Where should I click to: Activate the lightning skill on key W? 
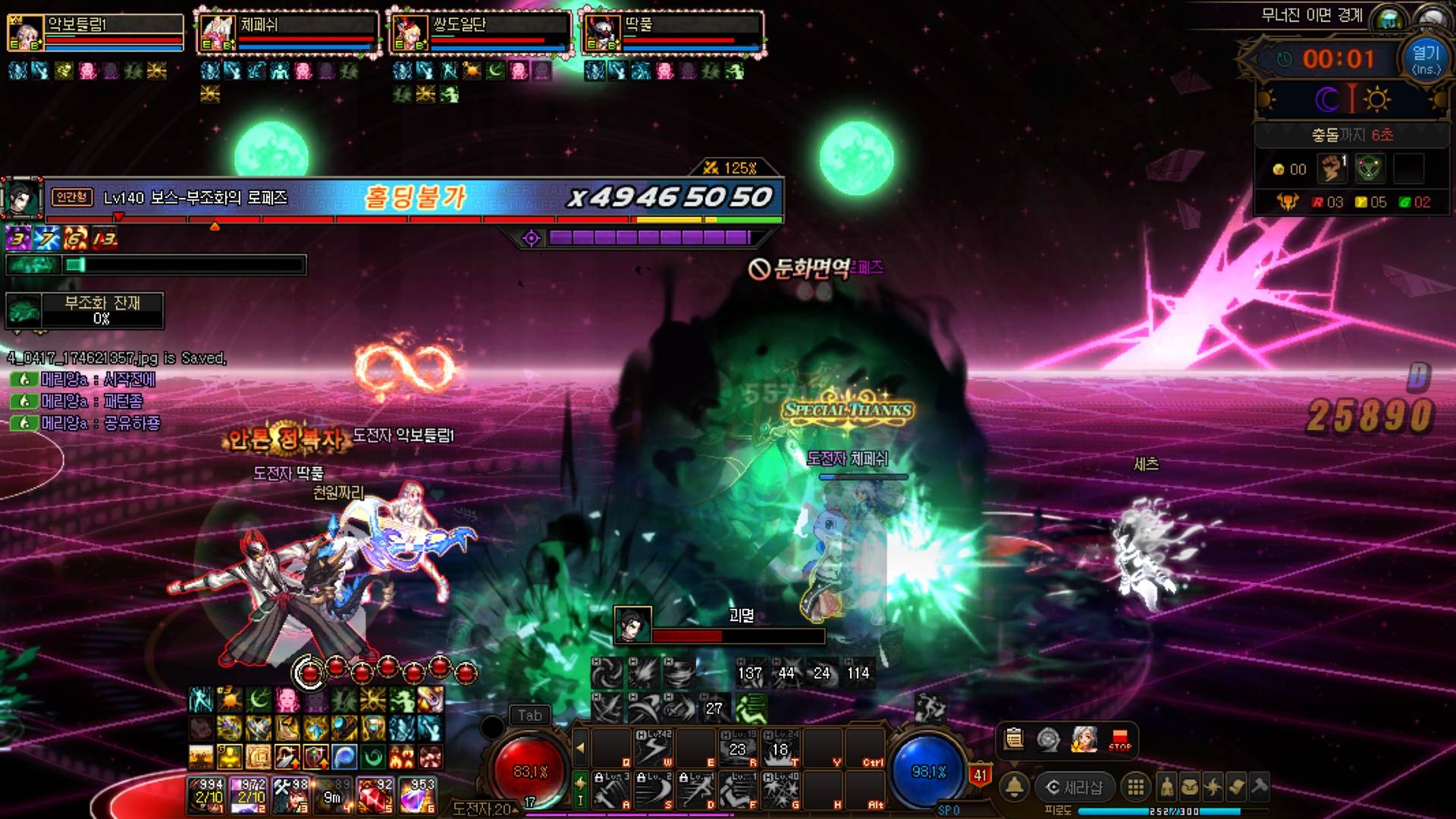click(x=652, y=748)
